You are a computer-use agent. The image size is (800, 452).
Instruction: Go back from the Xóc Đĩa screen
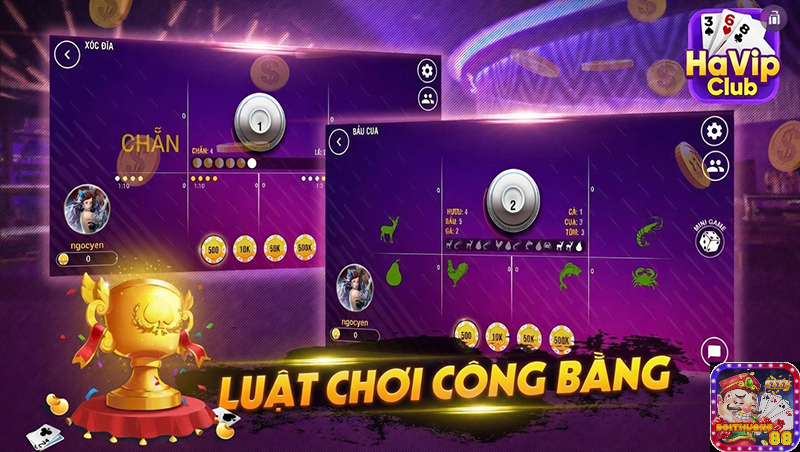click(68, 54)
